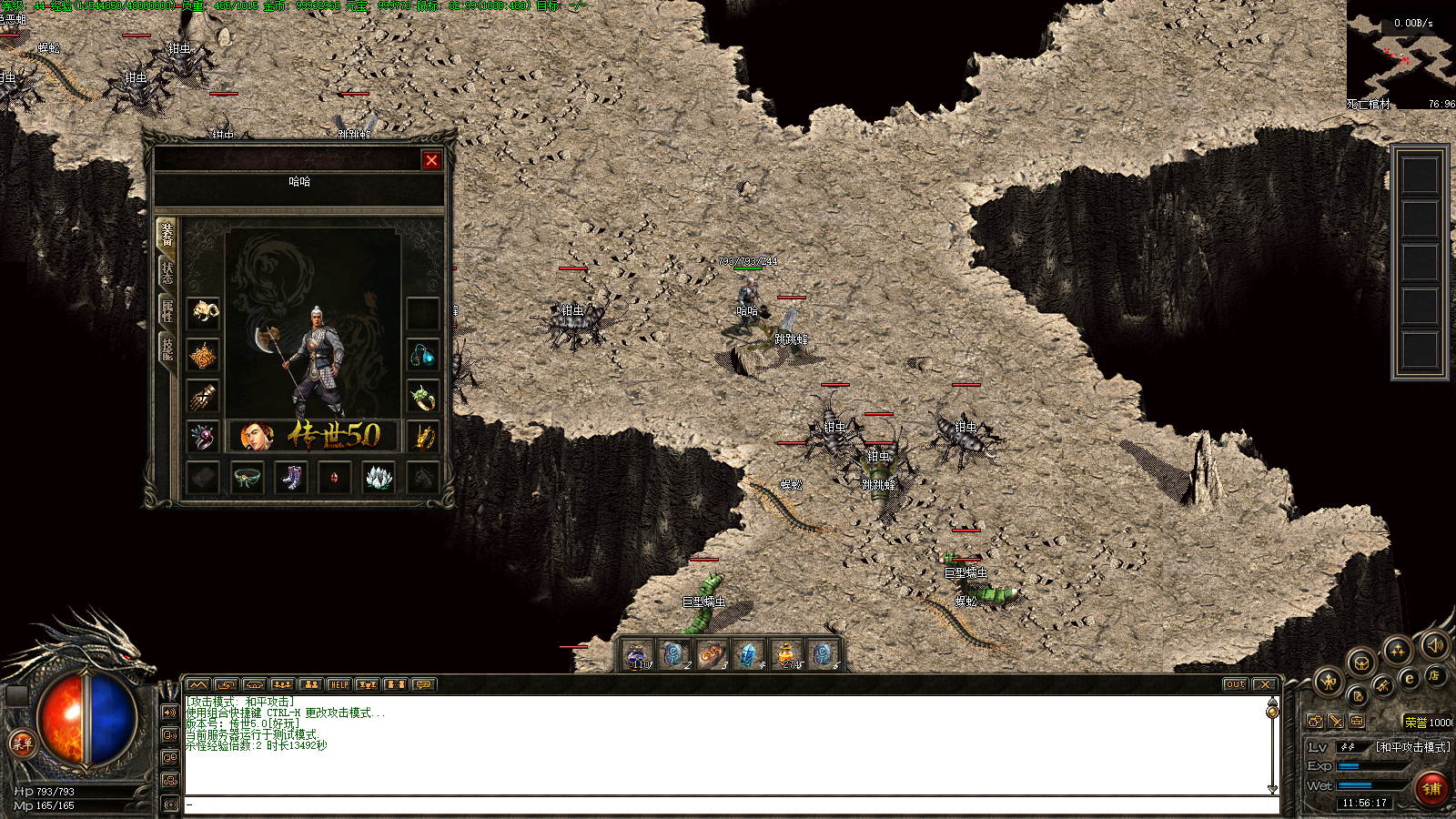The height and width of the screenshot is (819, 1456).
Task: Use the yellow potion in hotbar
Action: (x=785, y=653)
